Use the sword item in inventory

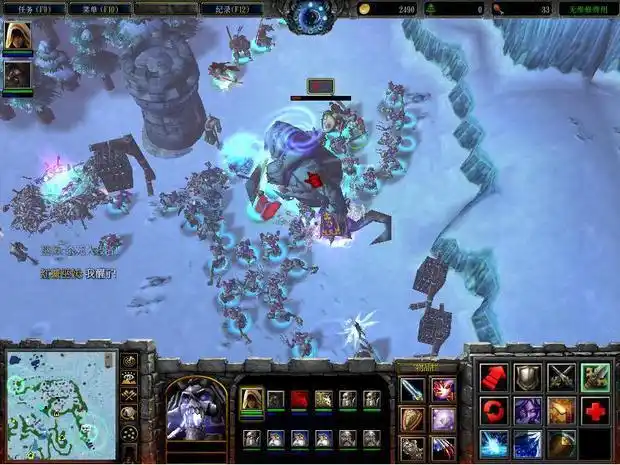click(x=412, y=389)
